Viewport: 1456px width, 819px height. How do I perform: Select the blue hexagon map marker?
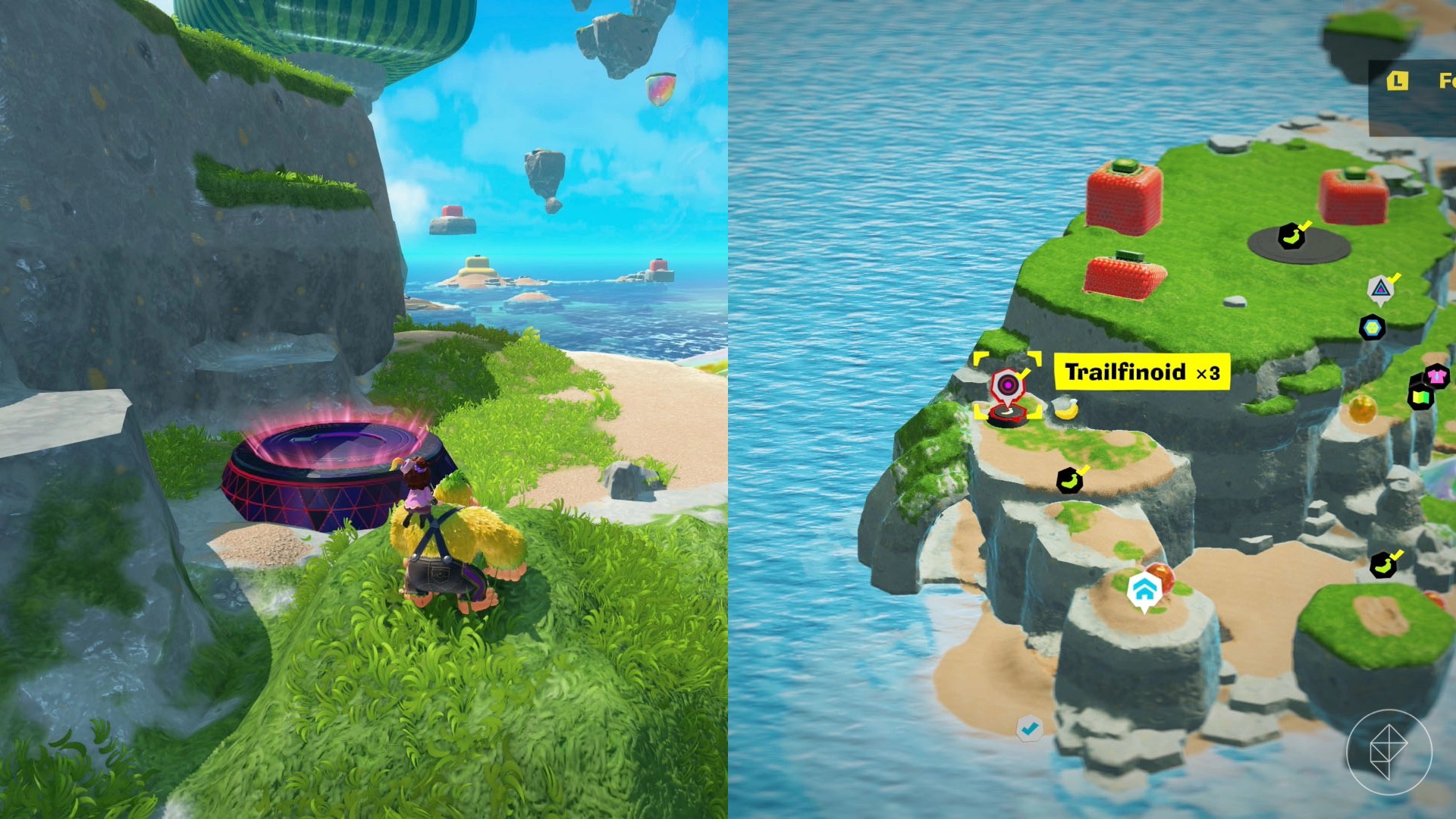click(x=1372, y=328)
